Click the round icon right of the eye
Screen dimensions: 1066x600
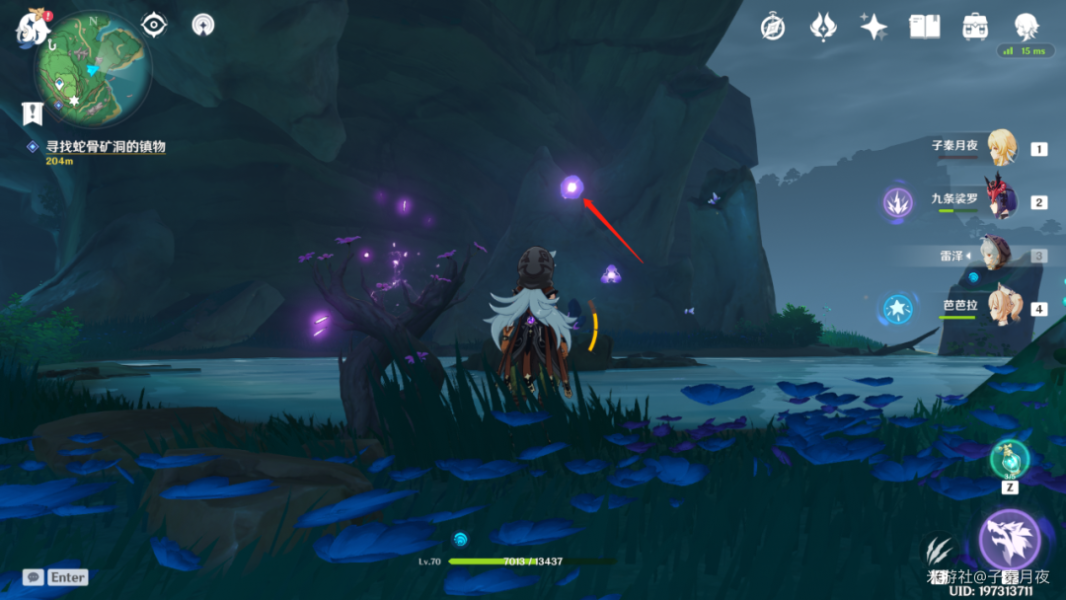[203, 25]
